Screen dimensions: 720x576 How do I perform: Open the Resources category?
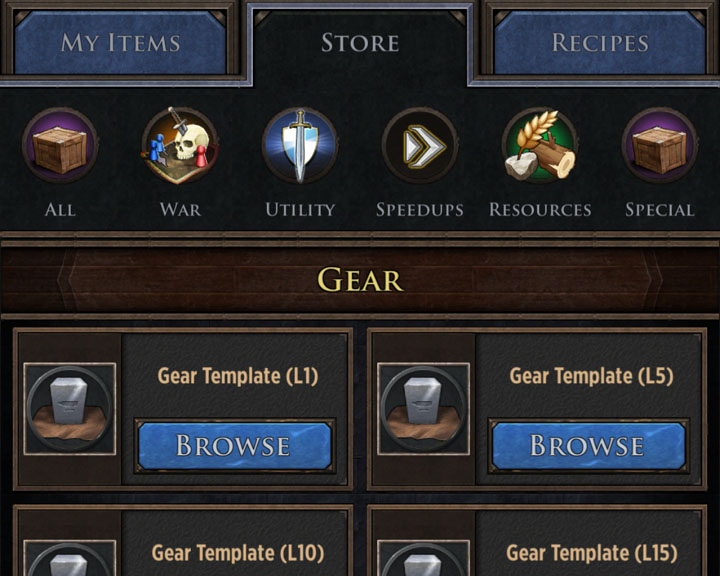540,147
